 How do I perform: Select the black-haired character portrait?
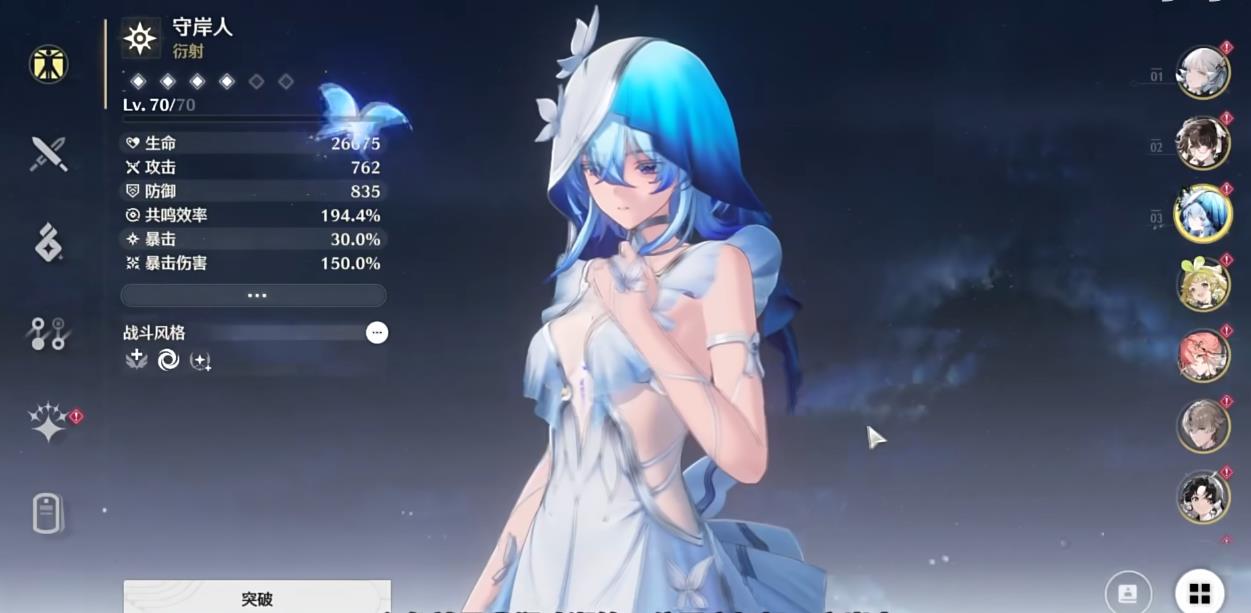pyautogui.click(x=1202, y=497)
